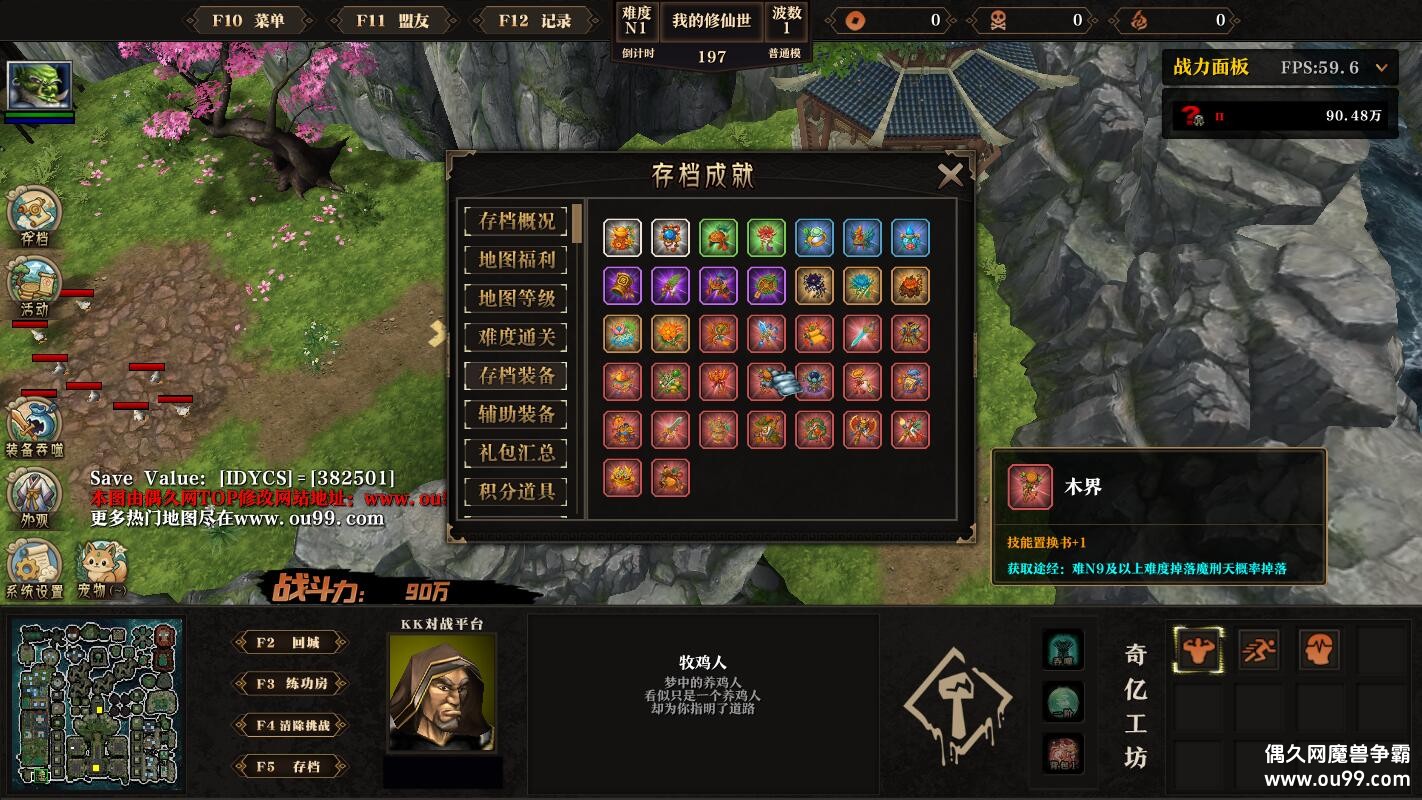
Task: Open the 礼包汇总 tab
Action: coord(516,453)
